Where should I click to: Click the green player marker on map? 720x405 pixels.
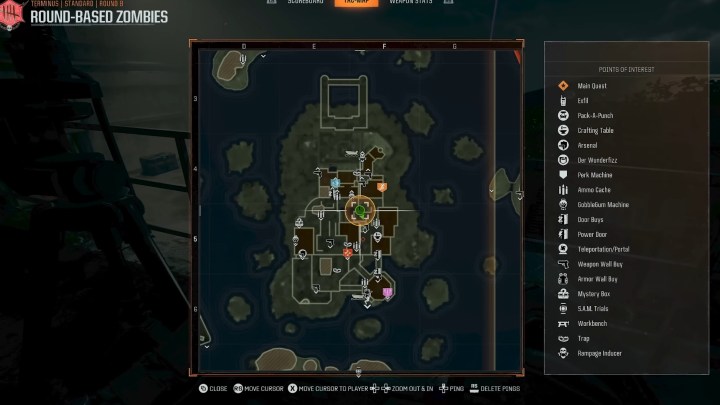(x=360, y=212)
